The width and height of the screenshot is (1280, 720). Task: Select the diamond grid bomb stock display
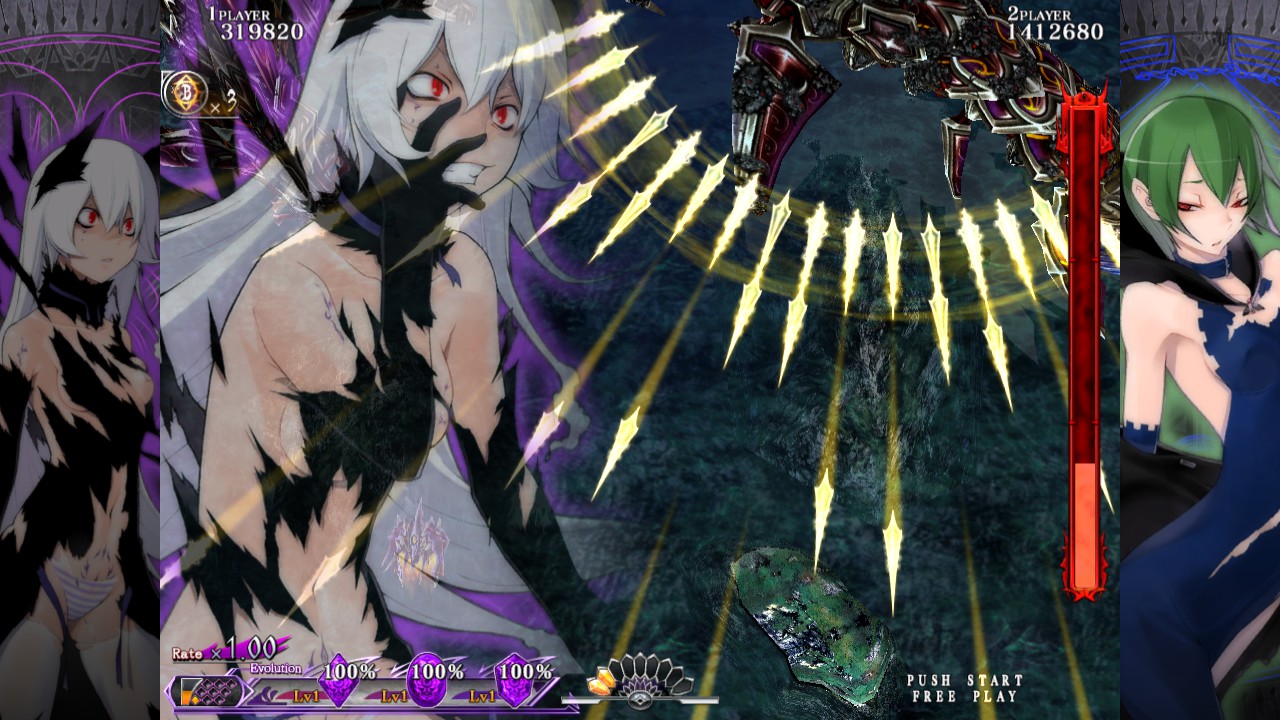coord(215,691)
